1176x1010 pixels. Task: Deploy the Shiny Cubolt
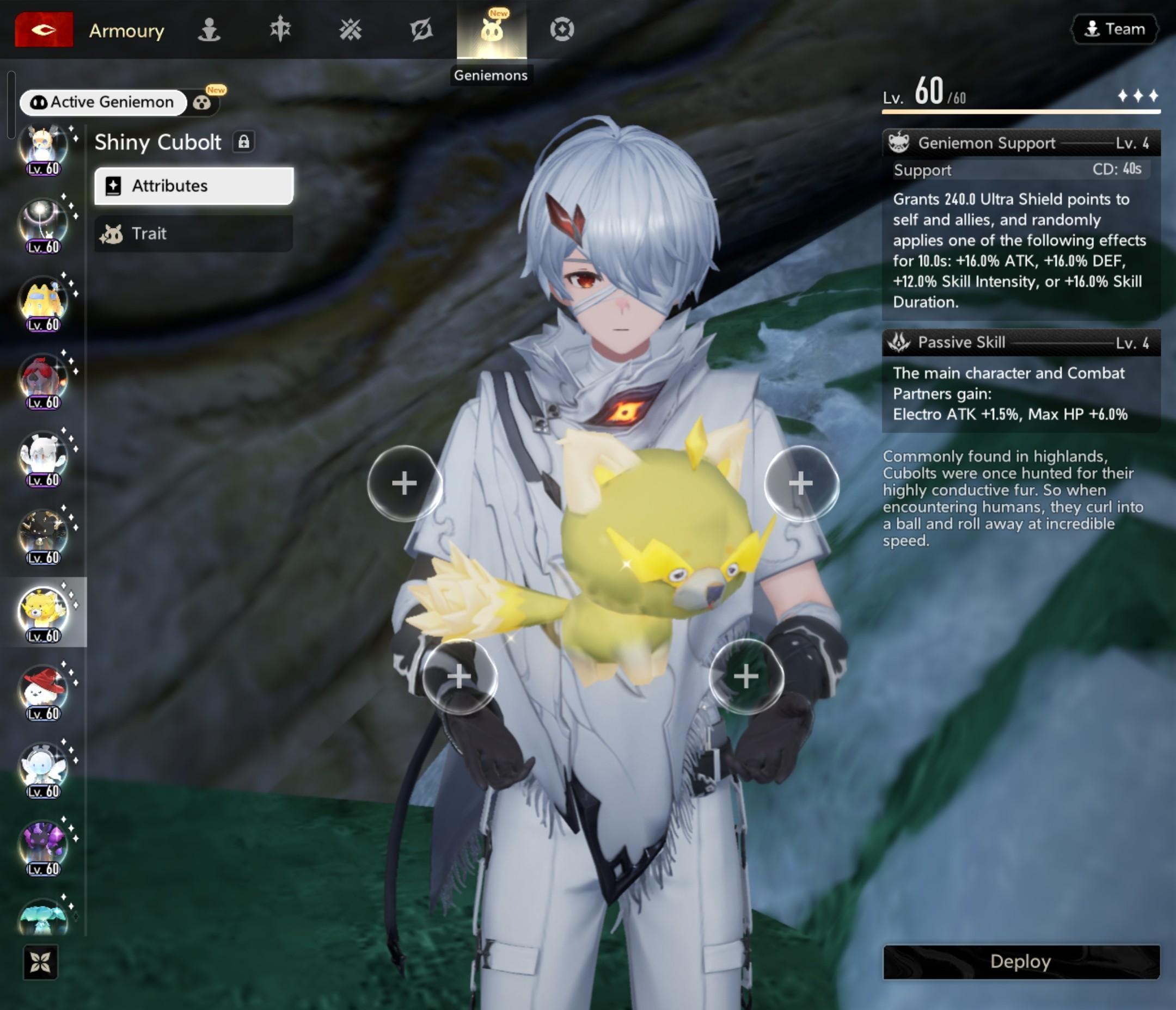coord(1020,961)
